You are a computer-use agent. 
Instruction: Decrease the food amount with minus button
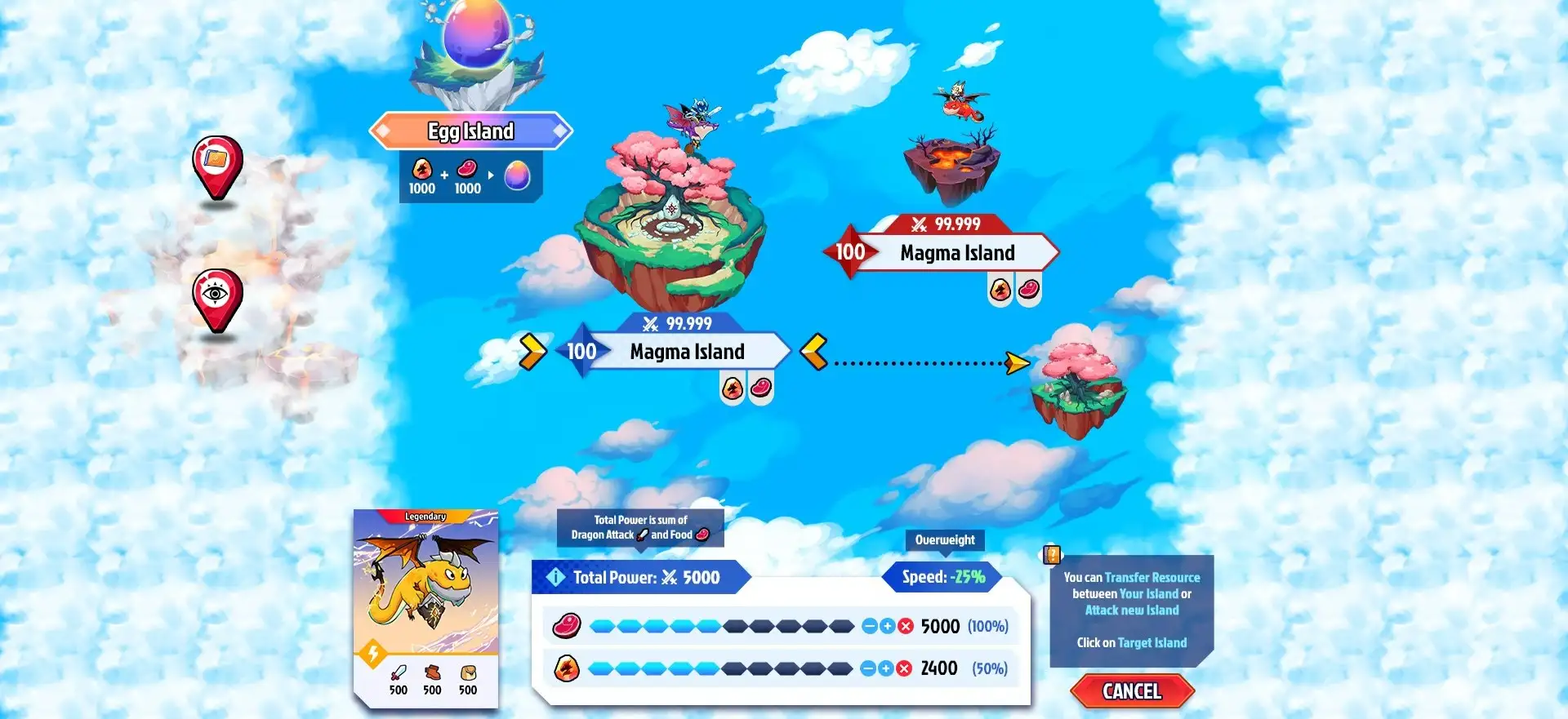pyautogui.click(x=870, y=626)
